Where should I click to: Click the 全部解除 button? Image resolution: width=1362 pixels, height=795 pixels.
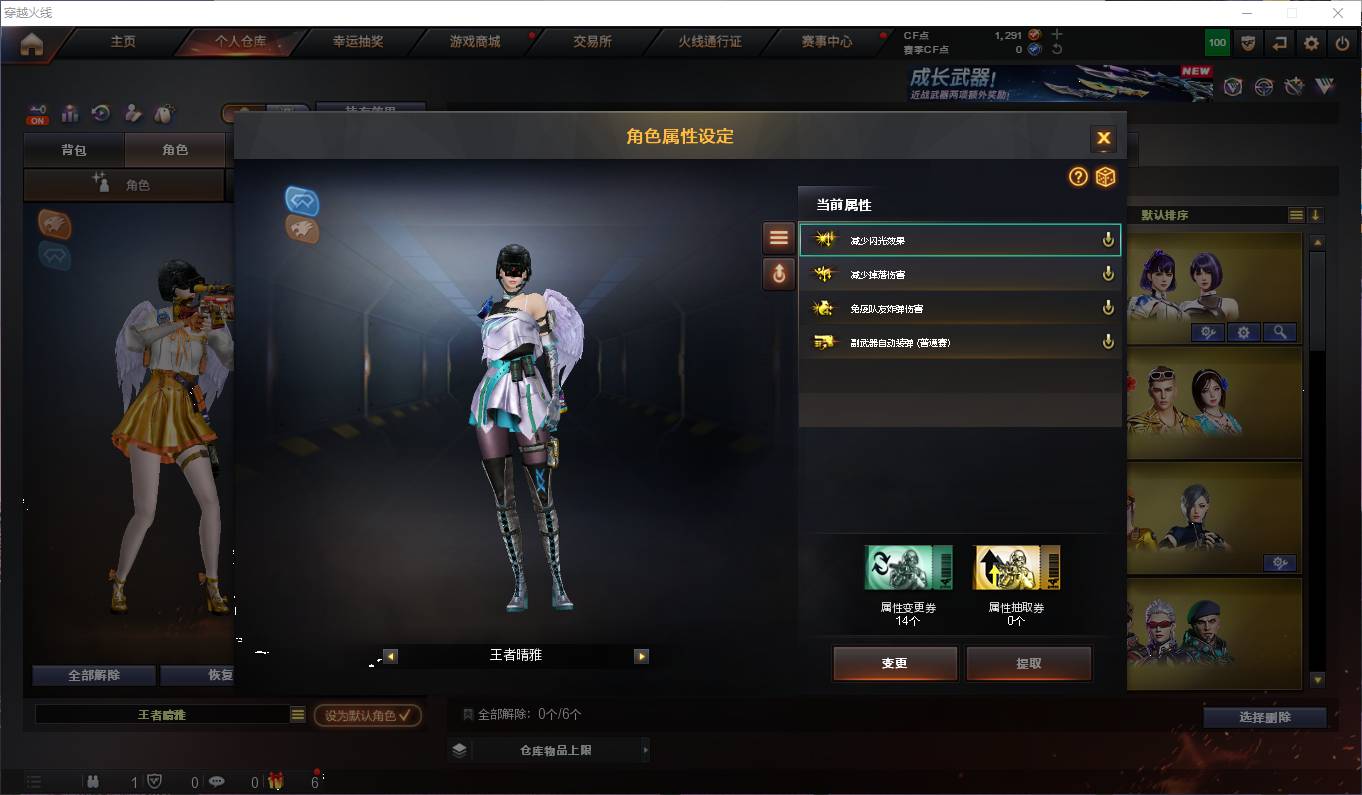tap(94, 675)
